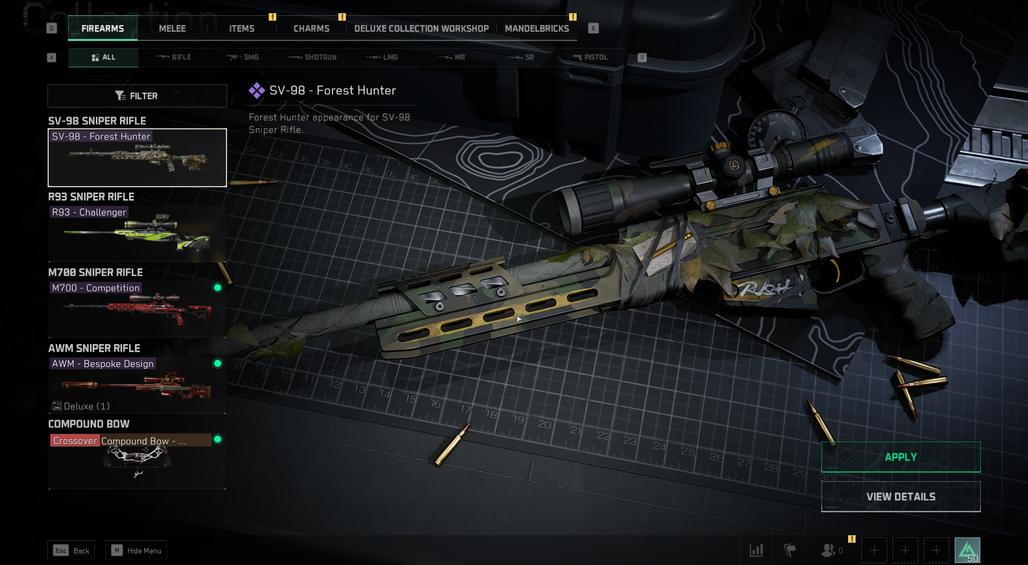This screenshot has height=565, width=1028.
Task: Open the Deluxe Collection Workshop tab
Action: tap(421, 28)
